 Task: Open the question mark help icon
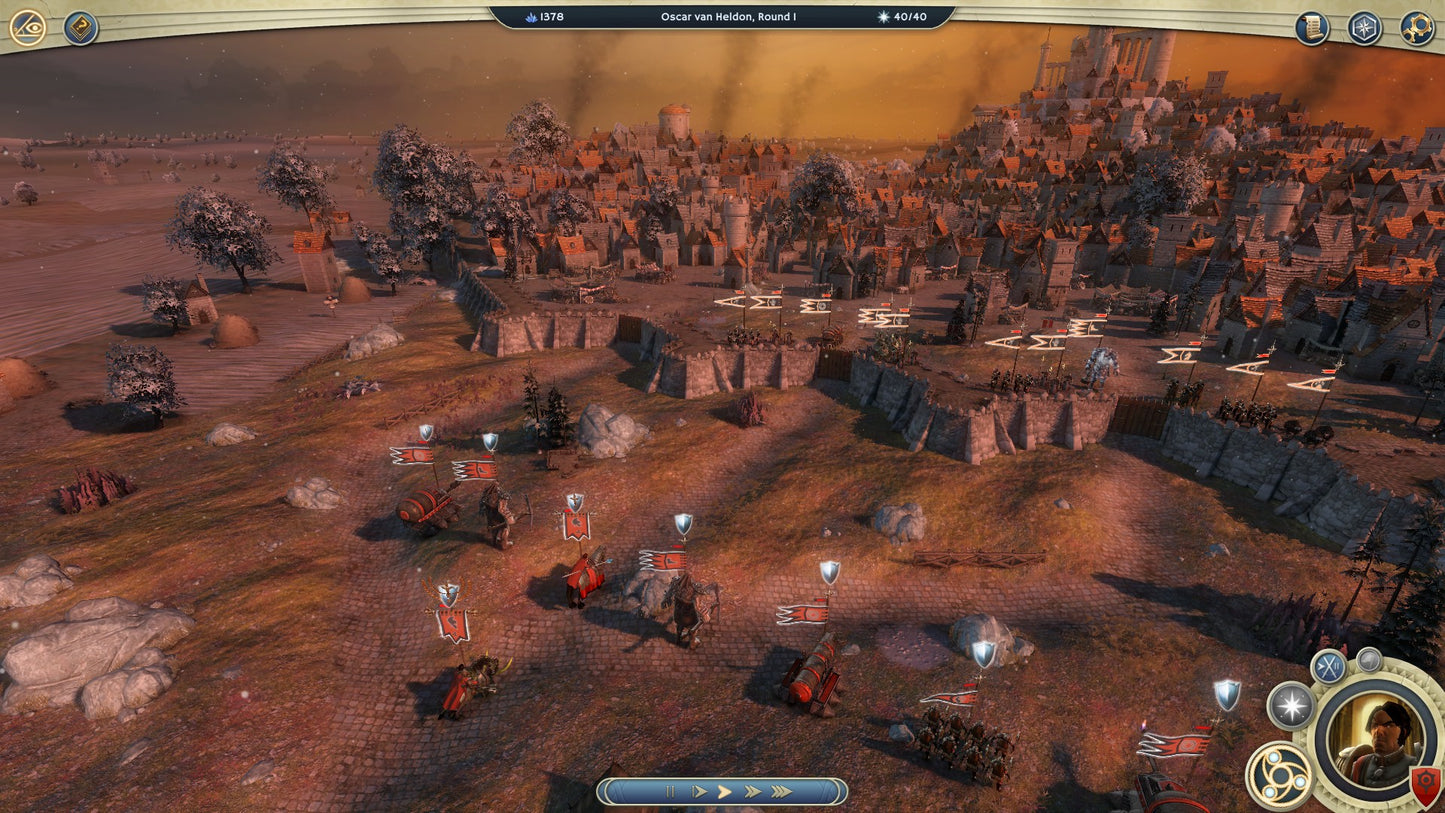tap(80, 28)
